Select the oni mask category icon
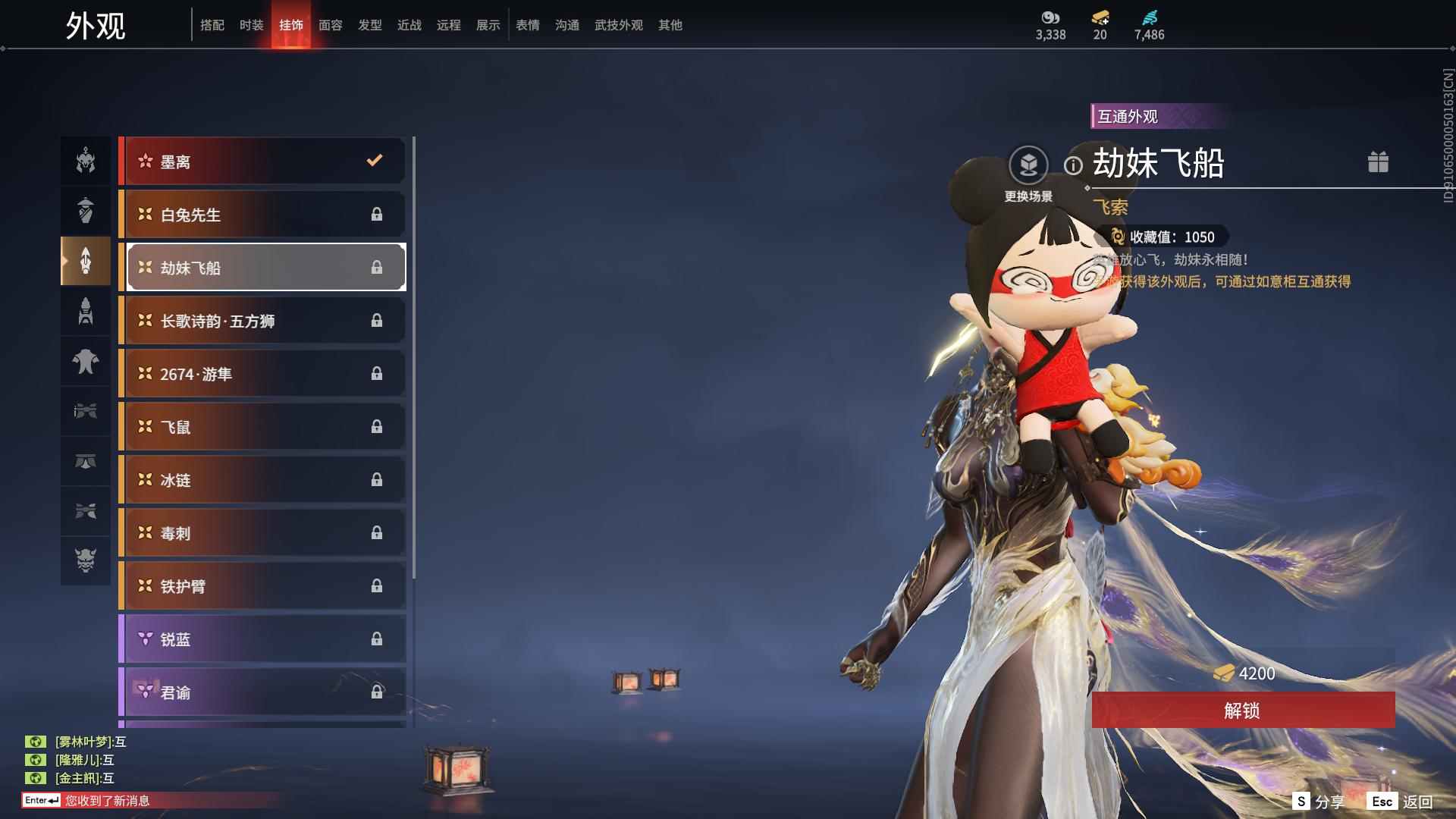 [86, 560]
